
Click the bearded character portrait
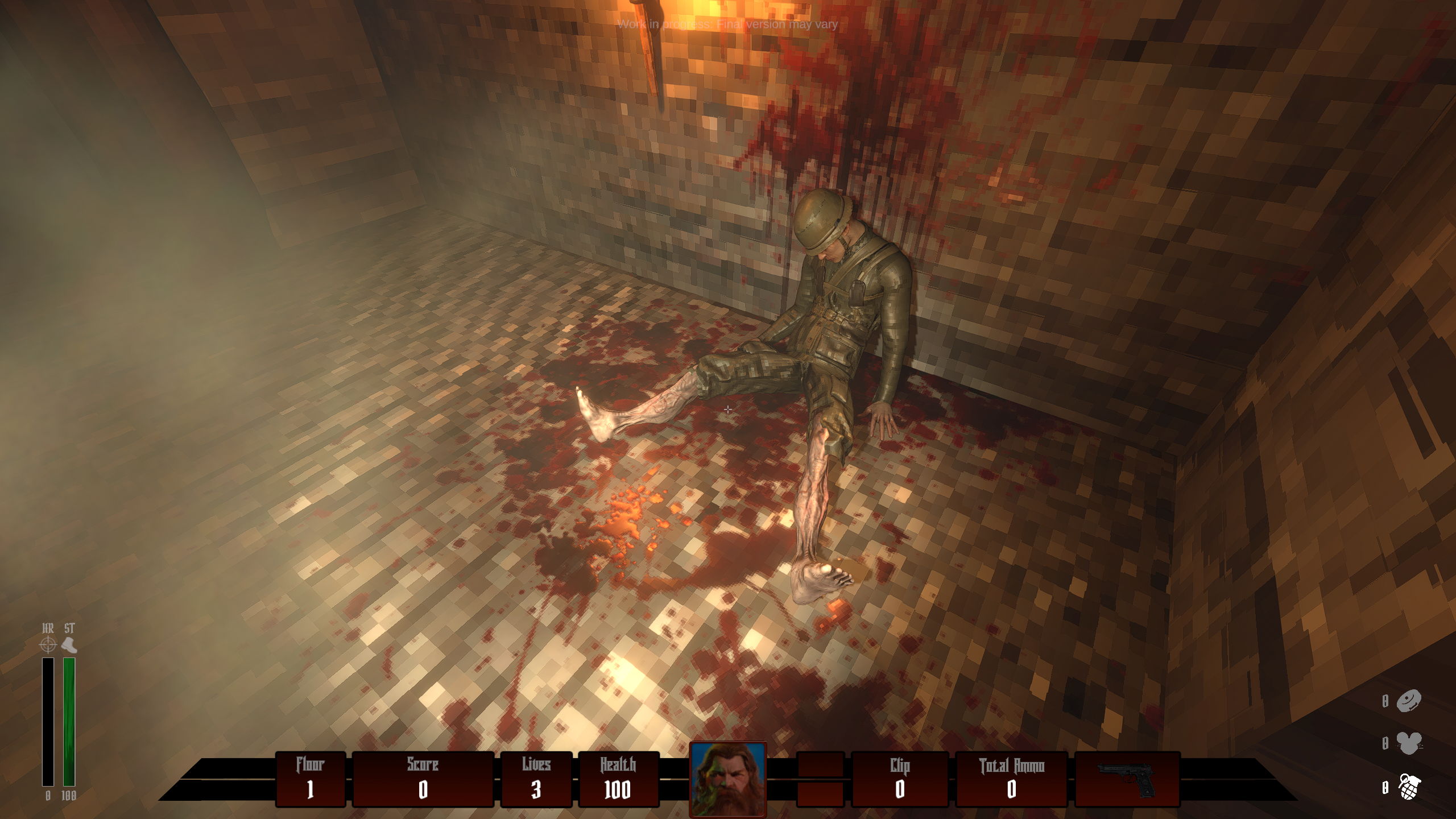pos(727,779)
